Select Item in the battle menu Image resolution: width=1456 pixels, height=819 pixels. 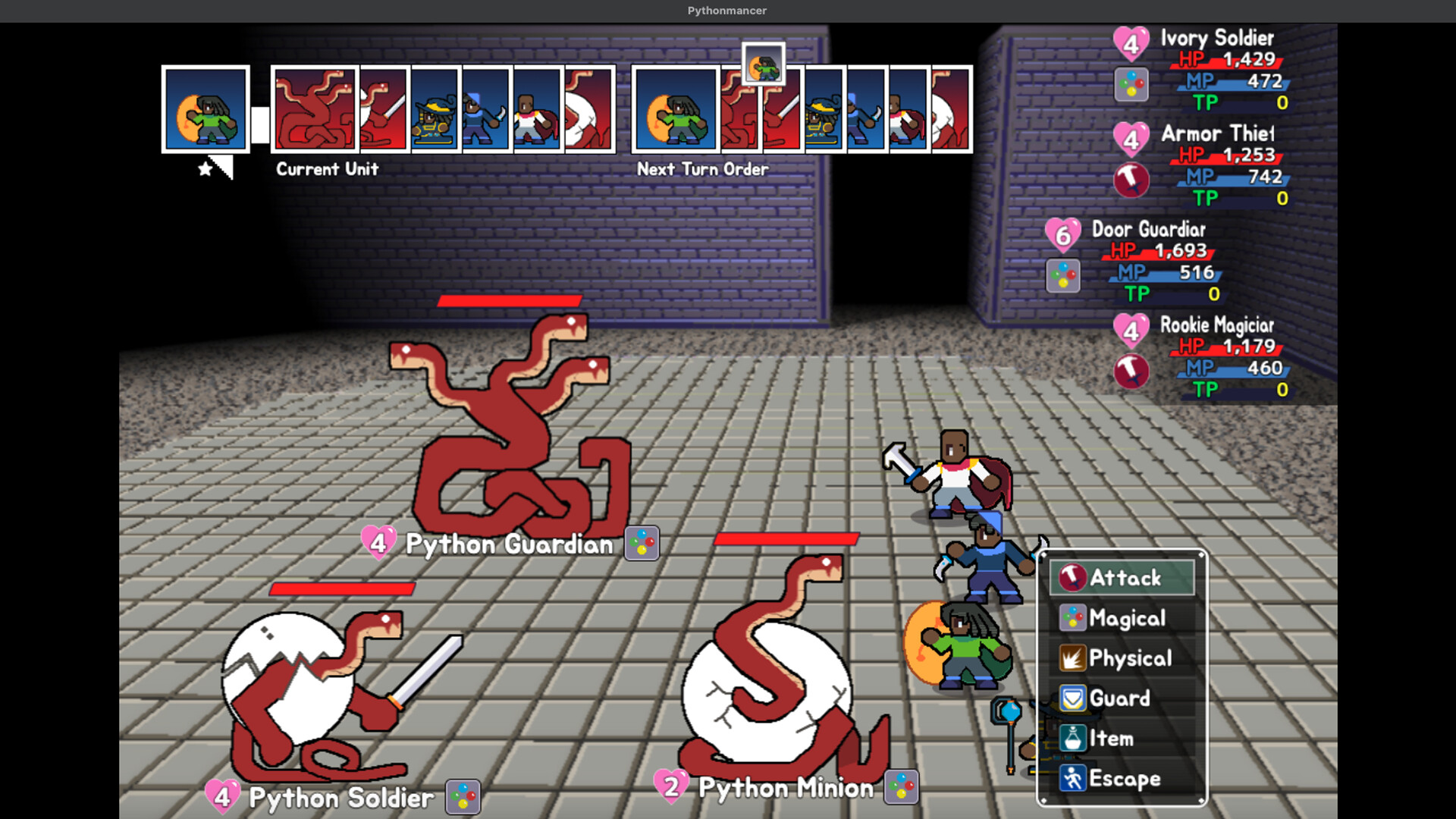pos(1112,739)
